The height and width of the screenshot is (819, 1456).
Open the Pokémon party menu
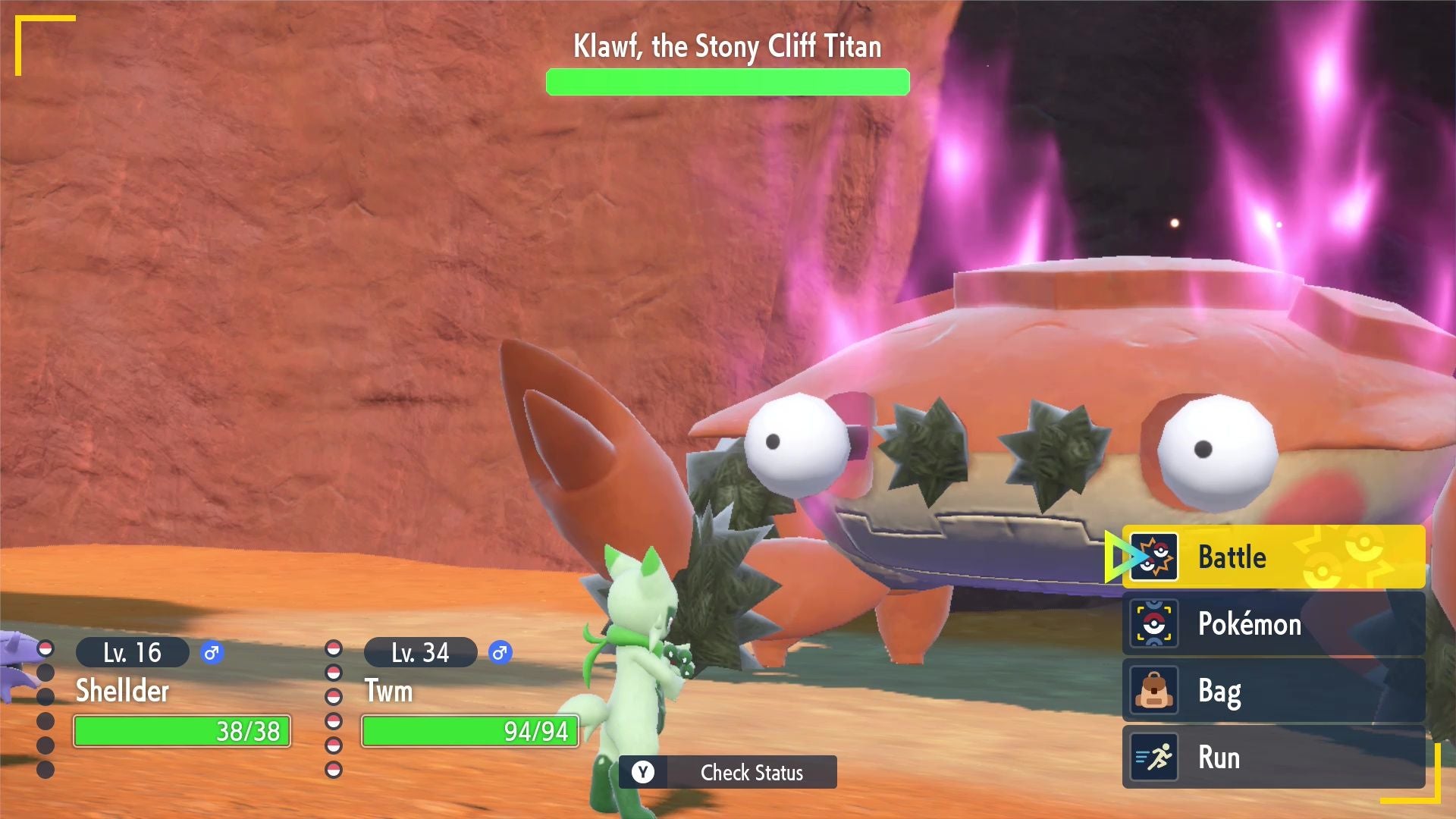[x=1272, y=624]
